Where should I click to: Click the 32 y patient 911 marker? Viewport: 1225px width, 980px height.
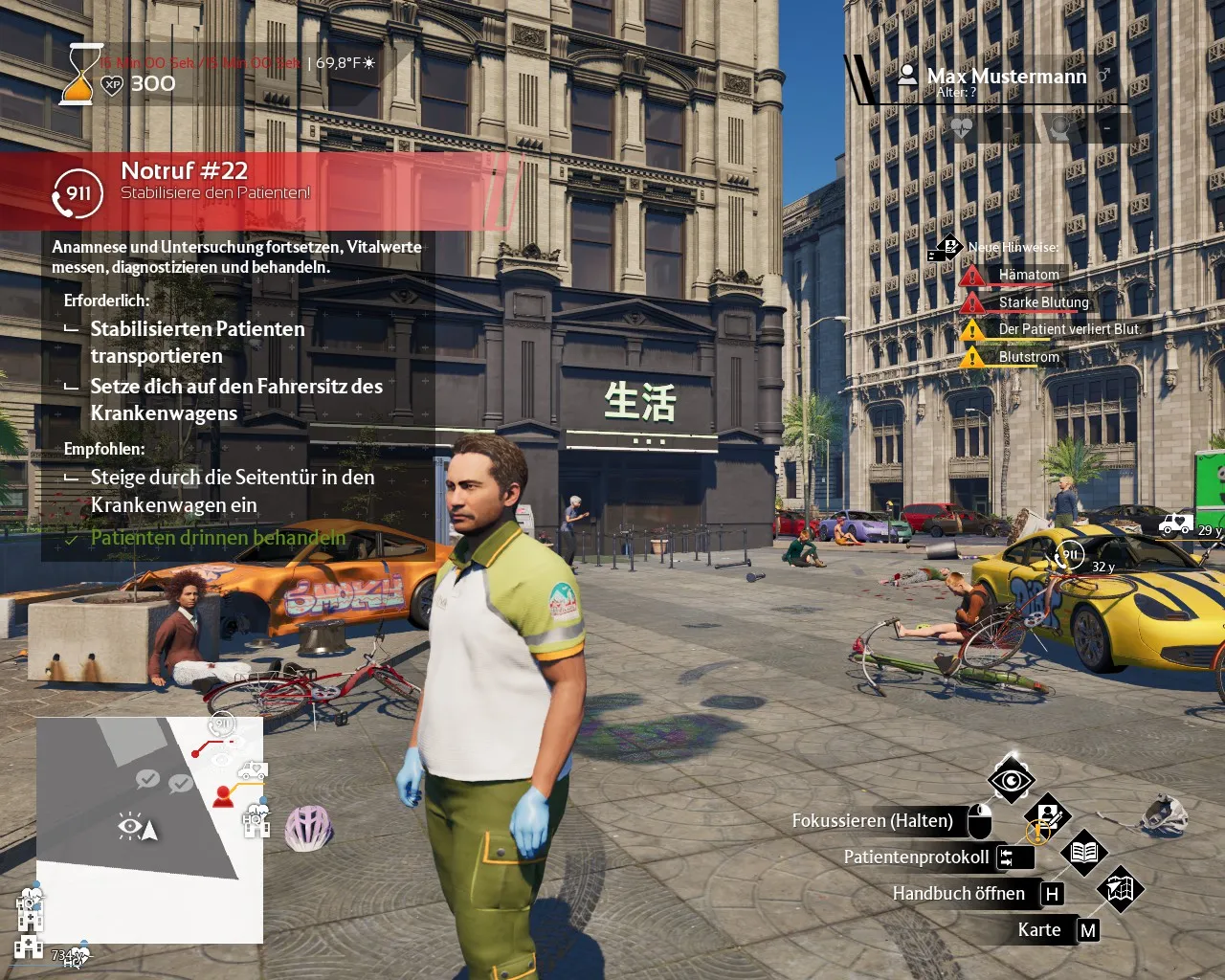[1069, 554]
